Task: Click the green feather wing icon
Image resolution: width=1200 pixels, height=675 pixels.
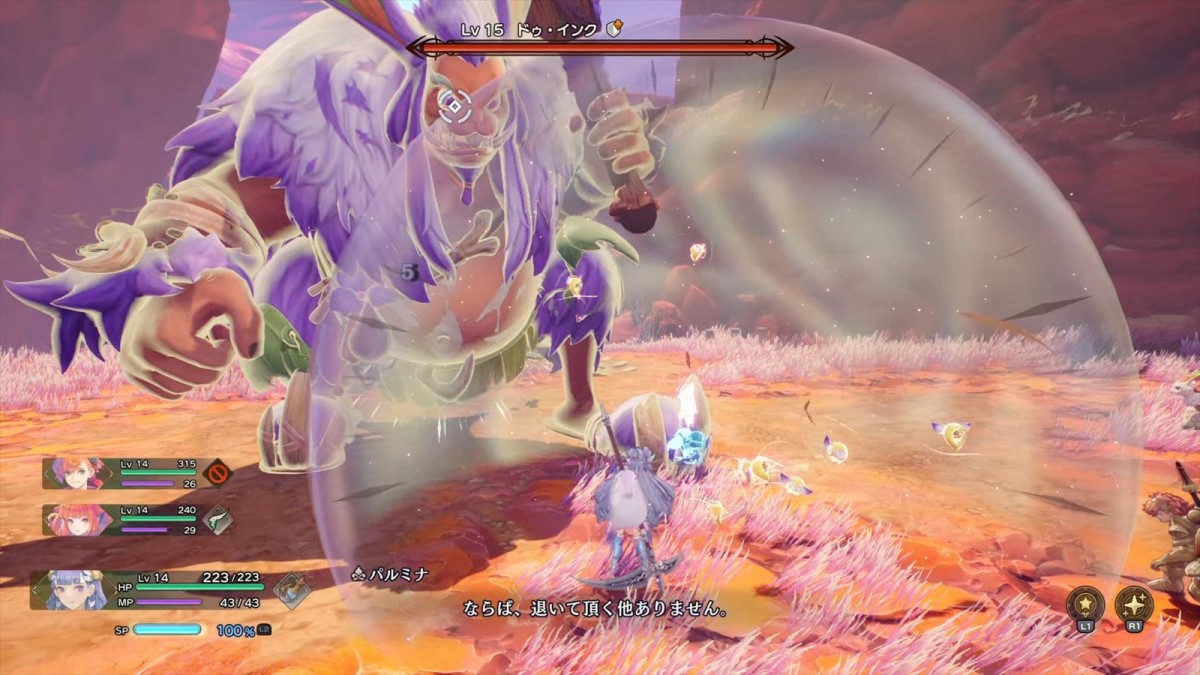Action: [x=217, y=519]
